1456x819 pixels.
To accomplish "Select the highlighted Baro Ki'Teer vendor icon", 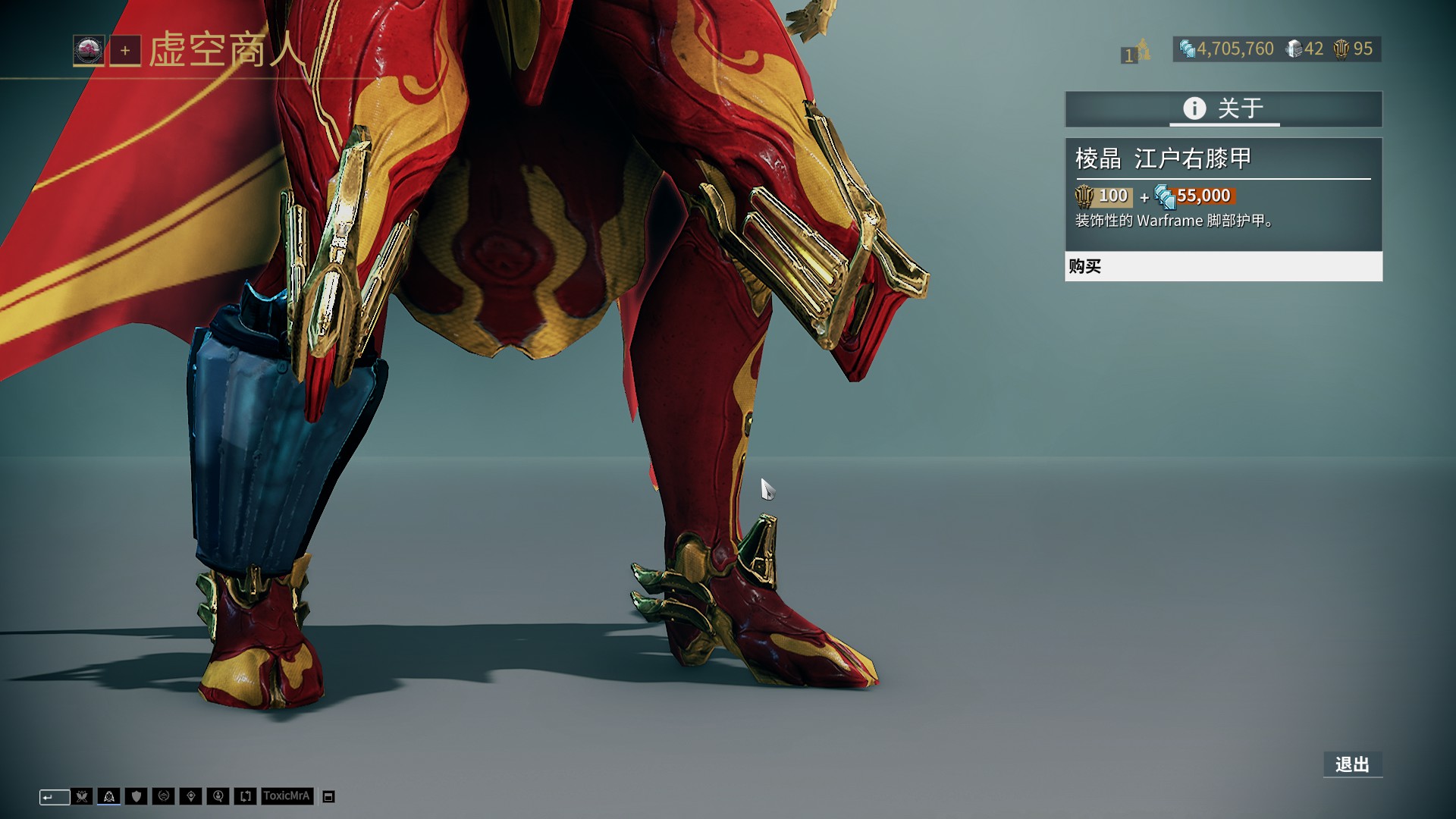I will click(109, 796).
